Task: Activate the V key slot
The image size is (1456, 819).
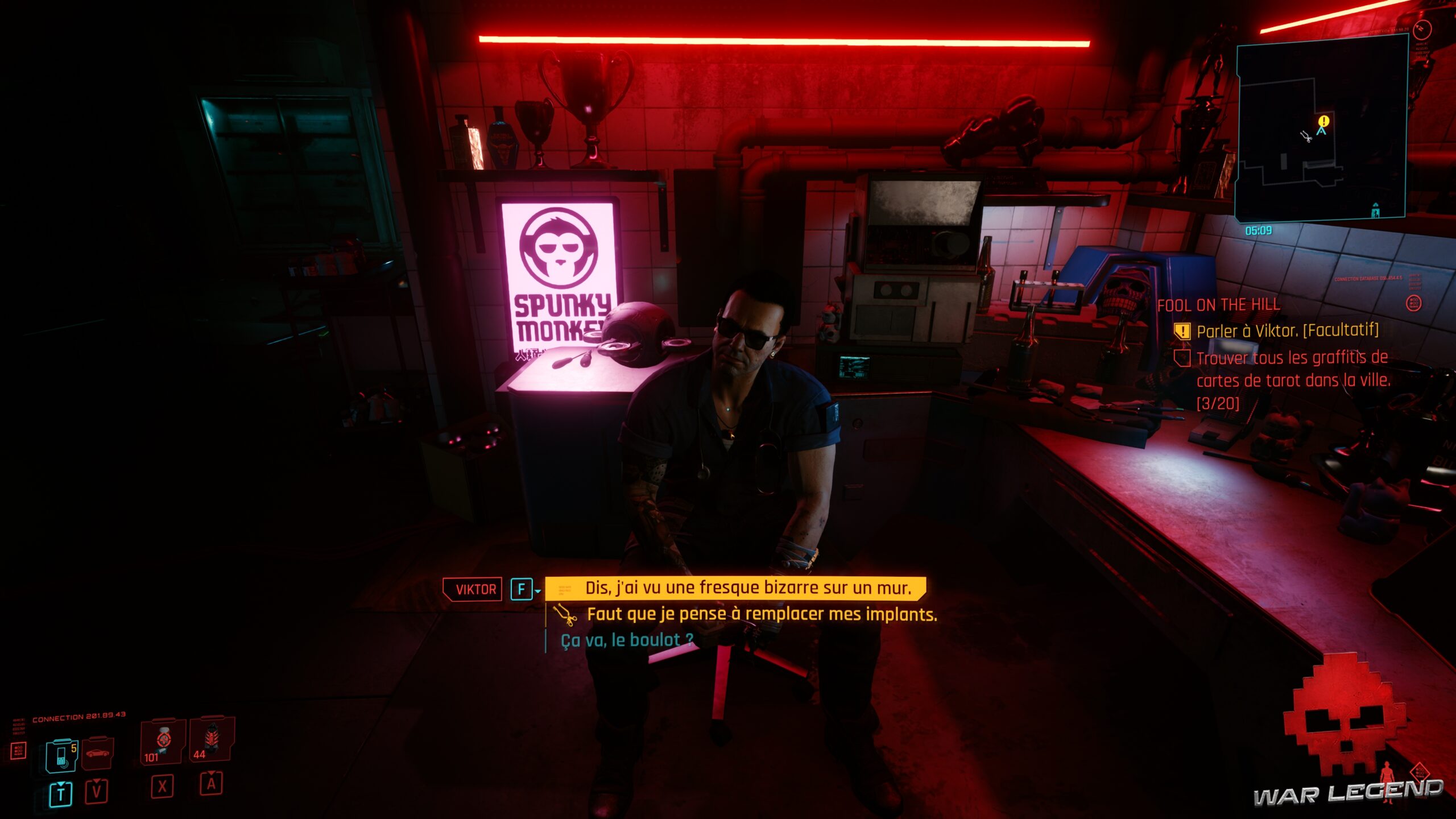Action: tap(96, 792)
